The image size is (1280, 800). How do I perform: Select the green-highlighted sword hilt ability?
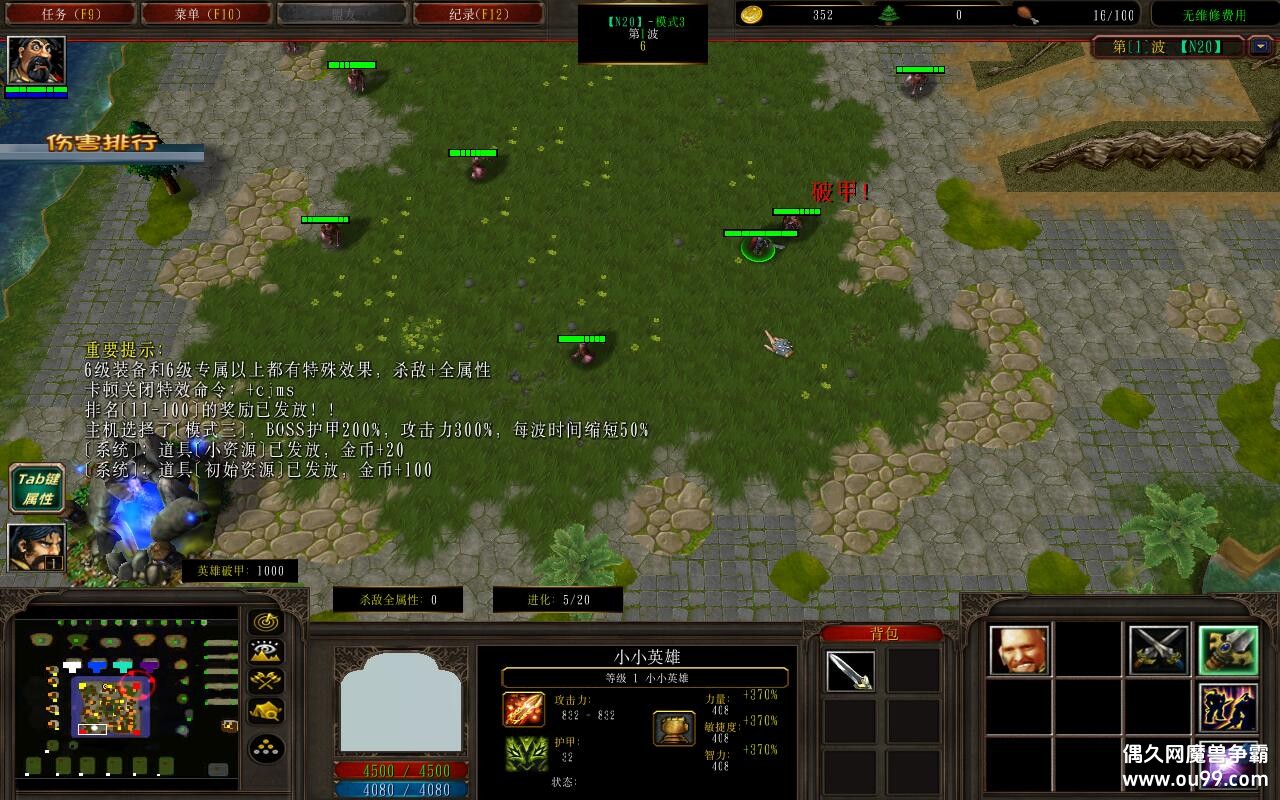1228,650
